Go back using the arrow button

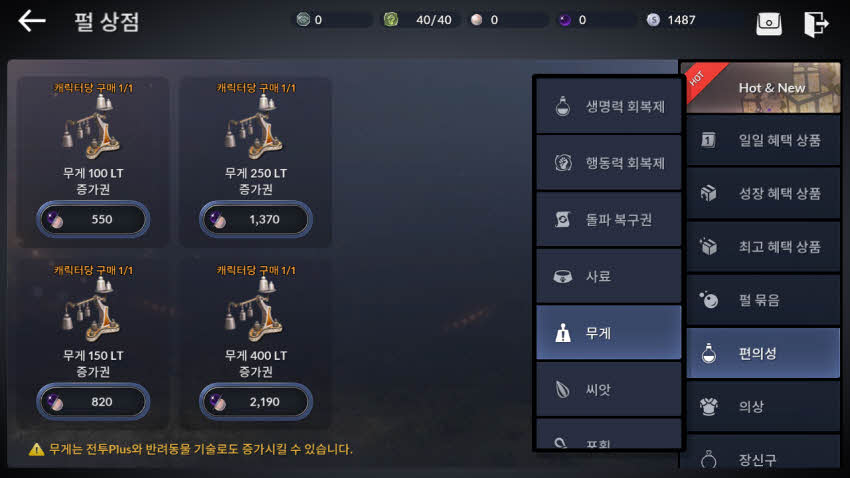(32, 21)
